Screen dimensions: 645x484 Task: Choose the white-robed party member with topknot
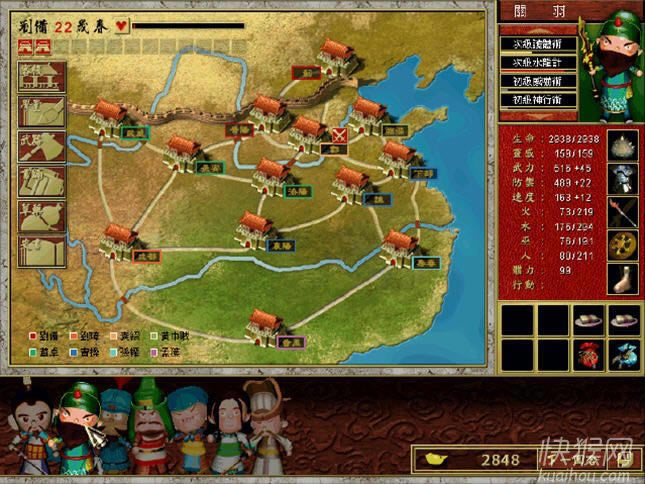pyautogui.click(x=263, y=420)
